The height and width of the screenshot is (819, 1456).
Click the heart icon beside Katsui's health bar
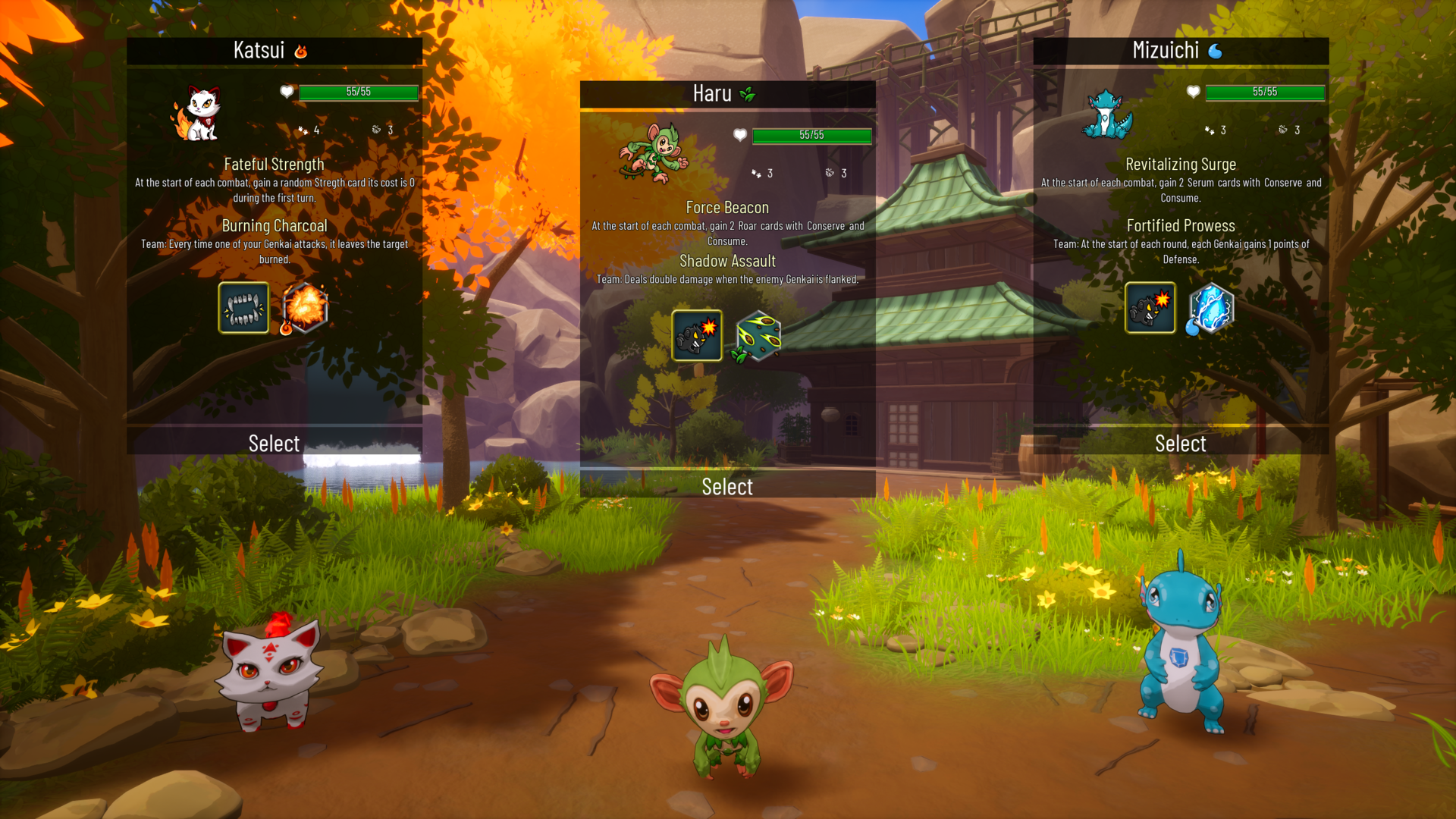pyautogui.click(x=285, y=93)
